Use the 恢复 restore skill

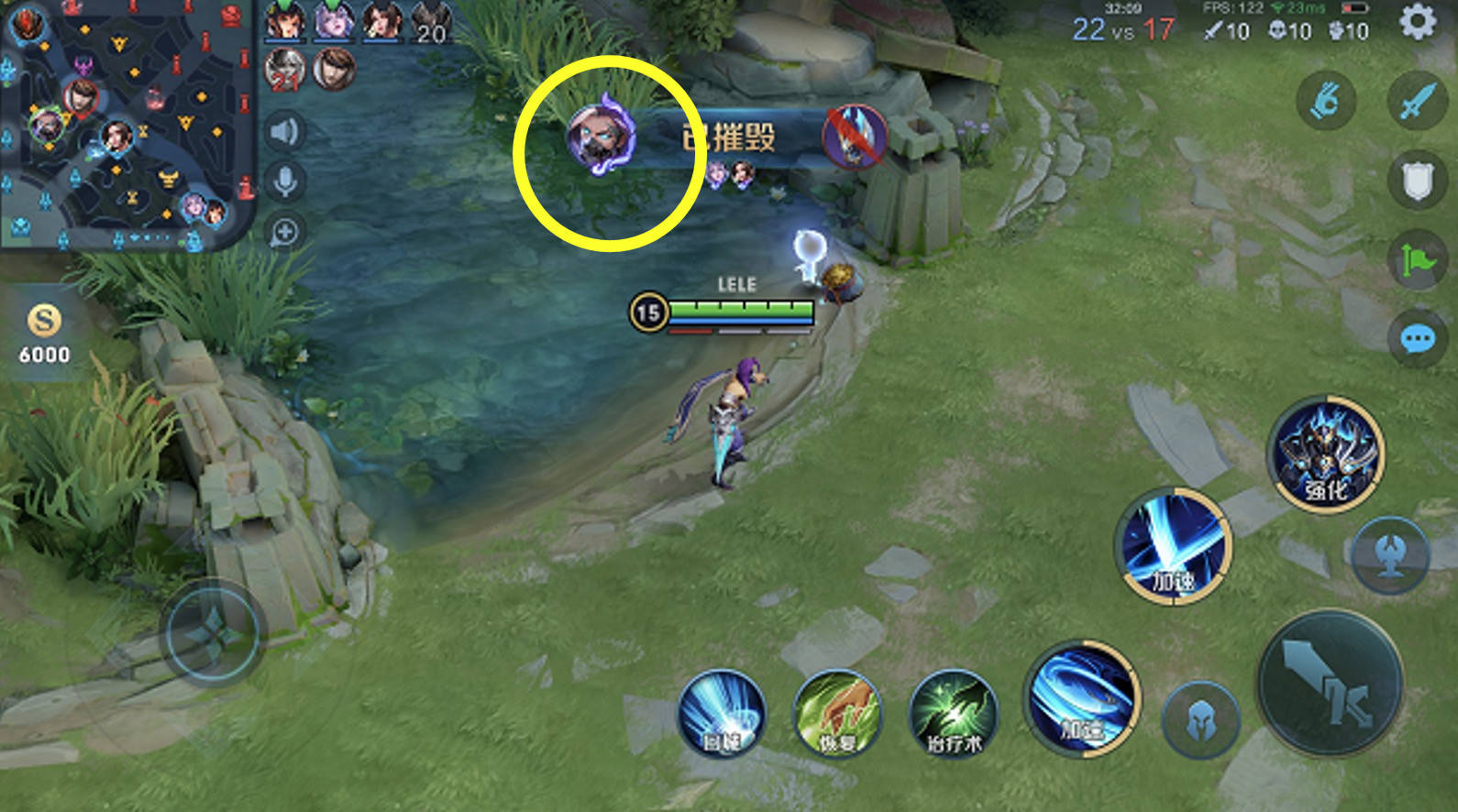point(836,714)
